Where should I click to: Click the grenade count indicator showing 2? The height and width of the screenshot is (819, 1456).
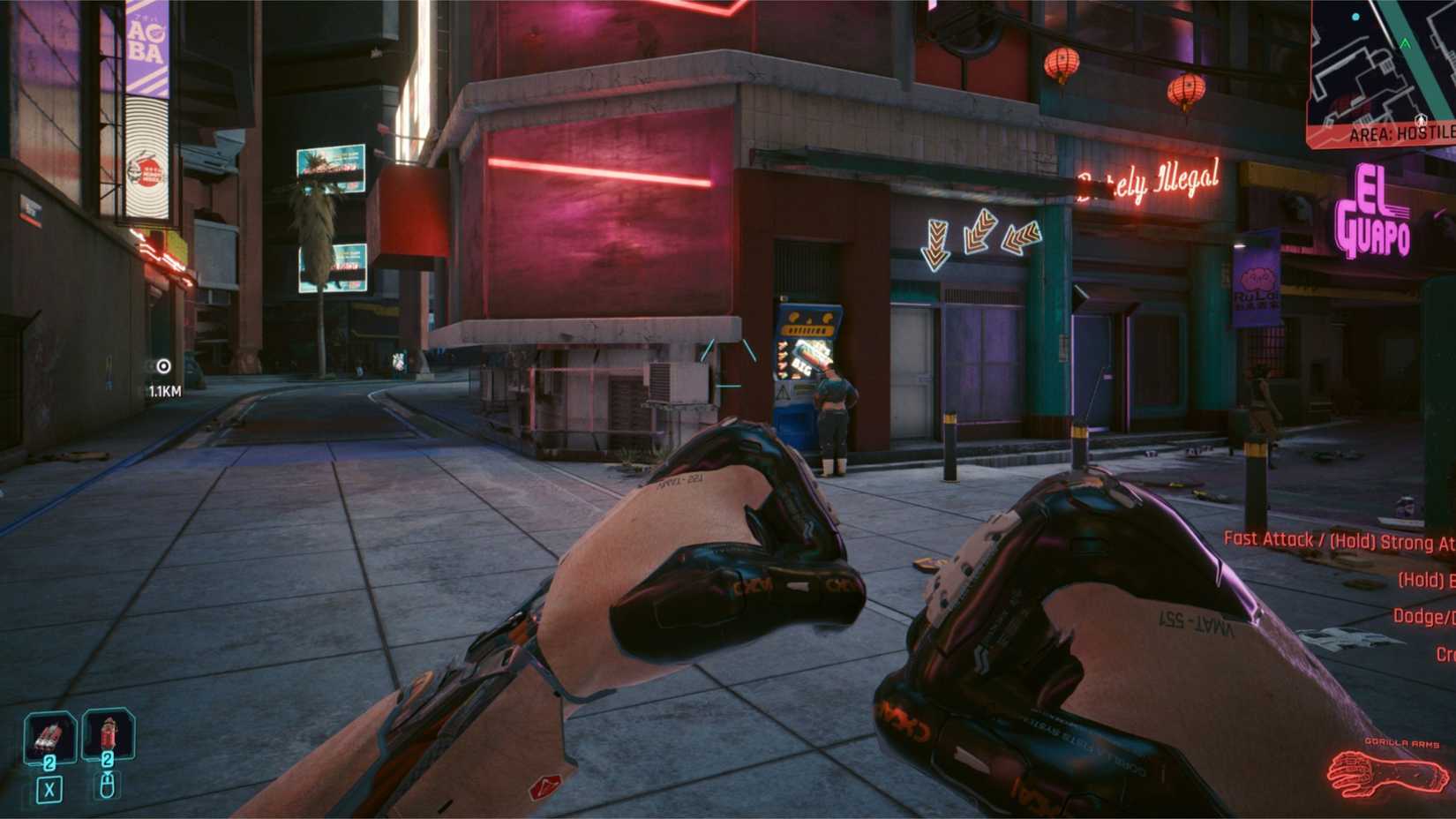click(49, 762)
